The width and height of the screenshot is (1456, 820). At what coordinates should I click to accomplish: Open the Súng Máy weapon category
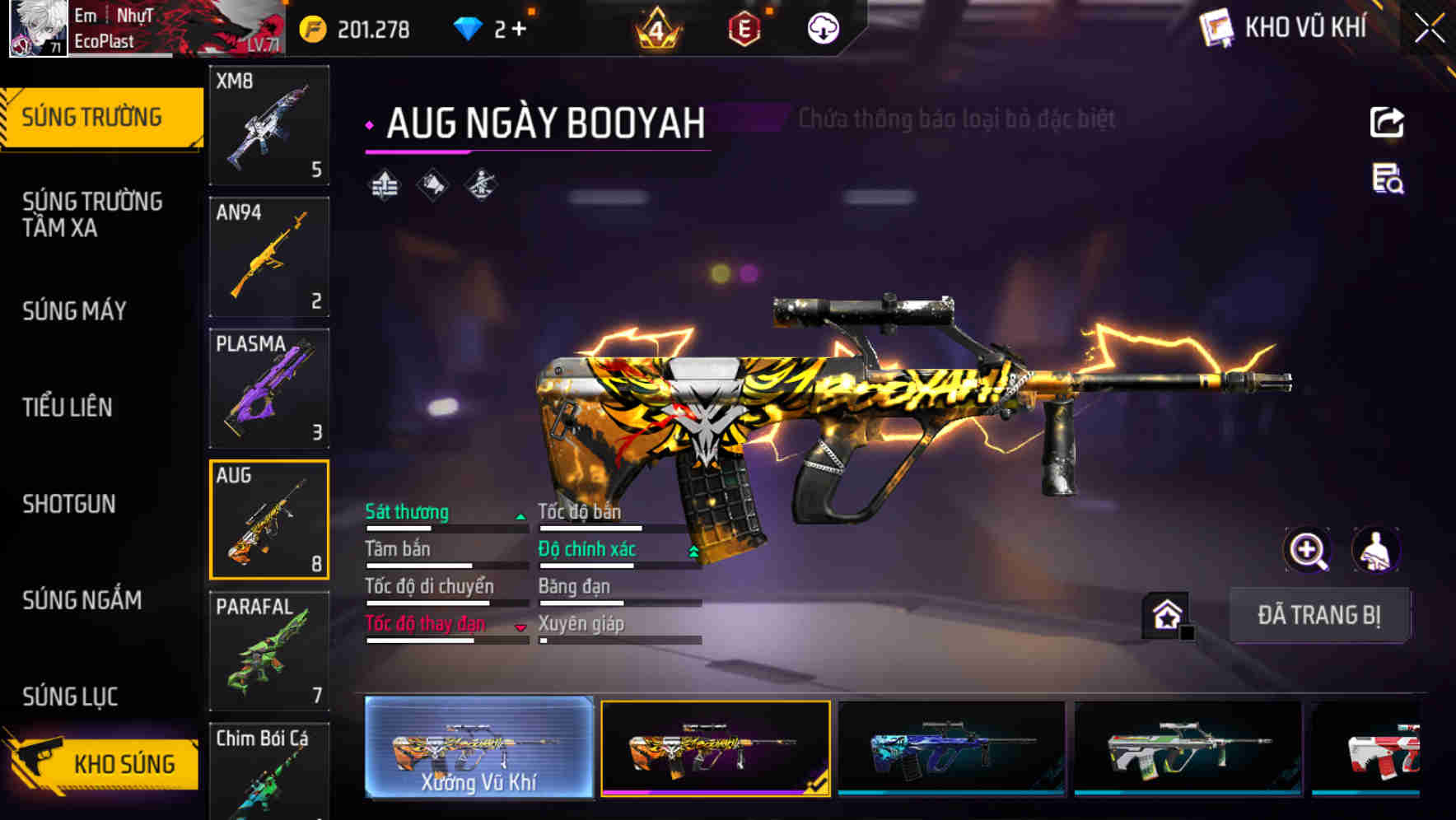pos(74,310)
